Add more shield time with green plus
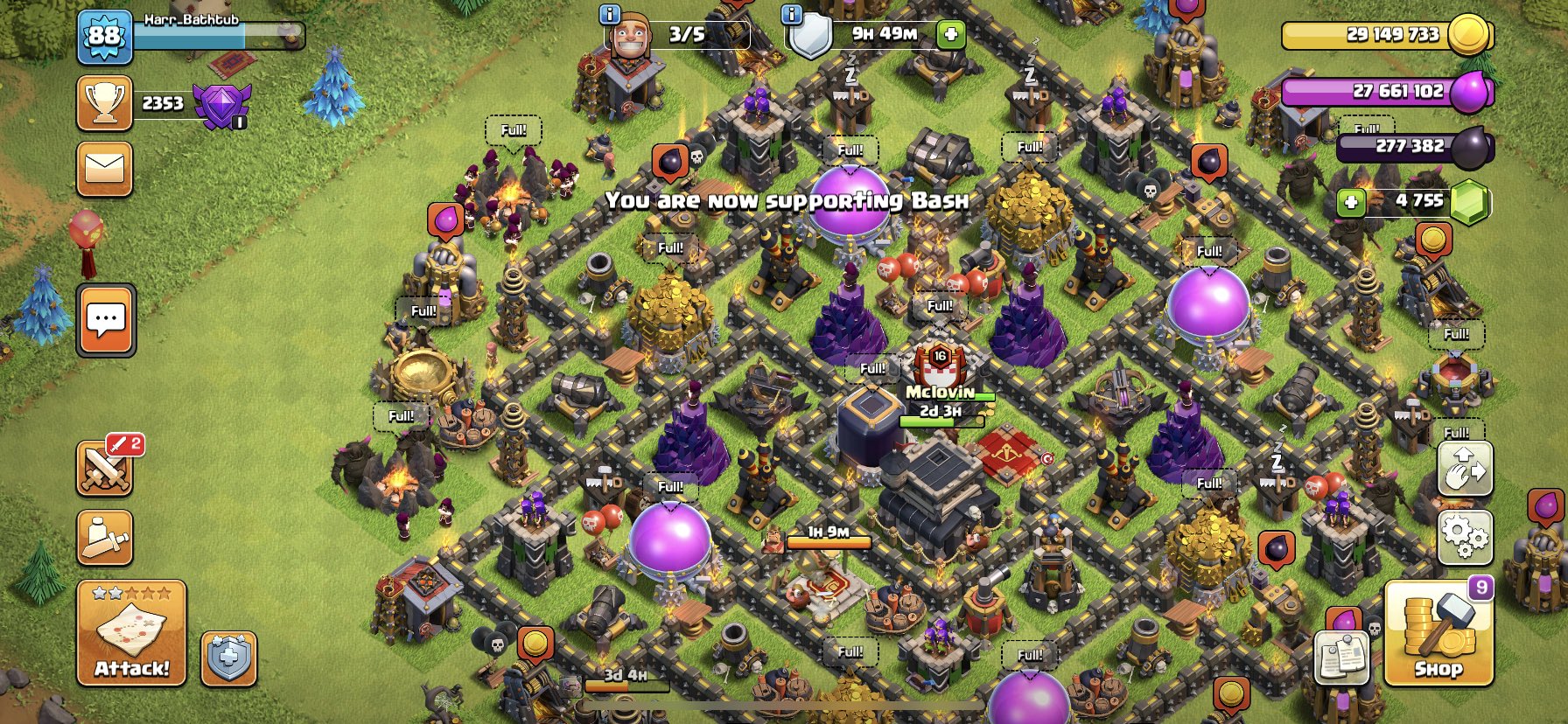The height and width of the screenshot is (724, 1568). 950,35
